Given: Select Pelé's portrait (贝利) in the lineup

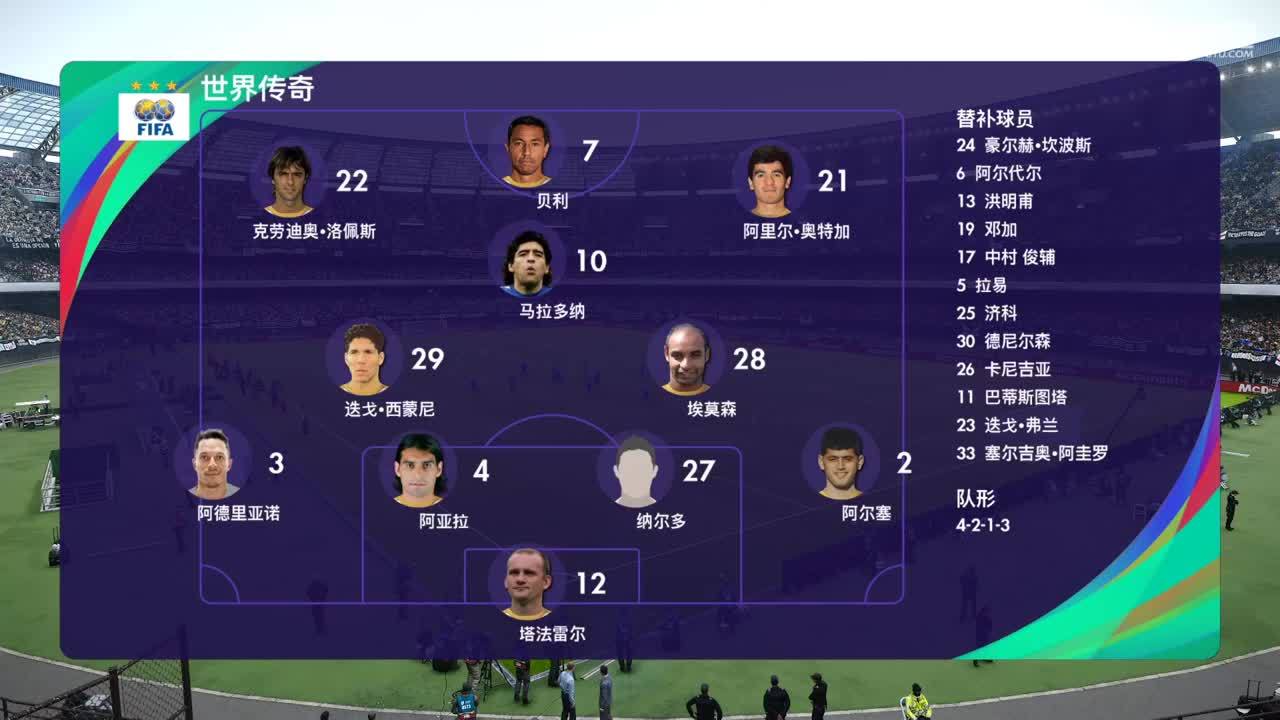Looking at the screenshot, I should [527, 152].
